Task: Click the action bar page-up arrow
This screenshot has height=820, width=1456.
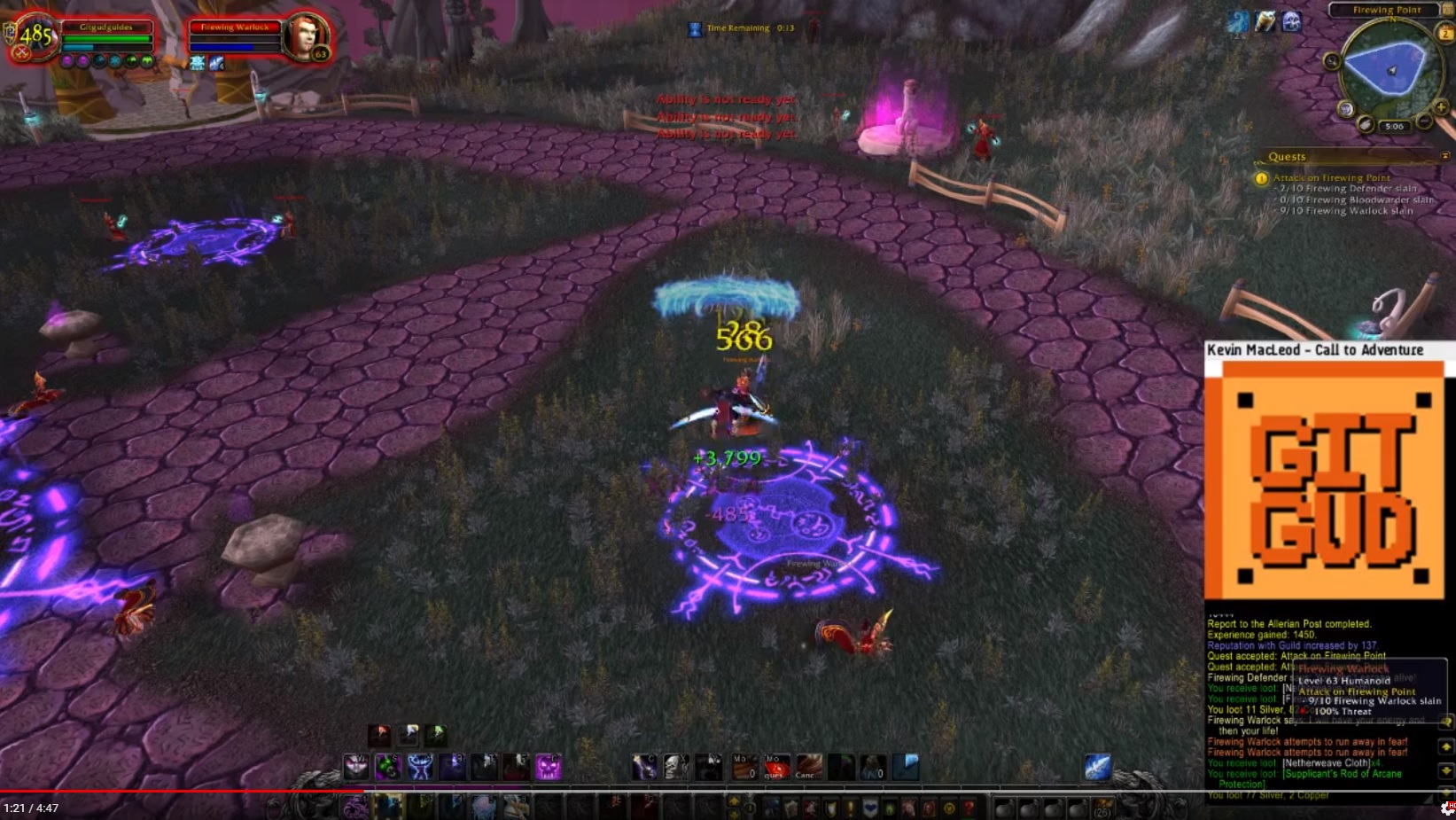Action: [x=734, y=802]
